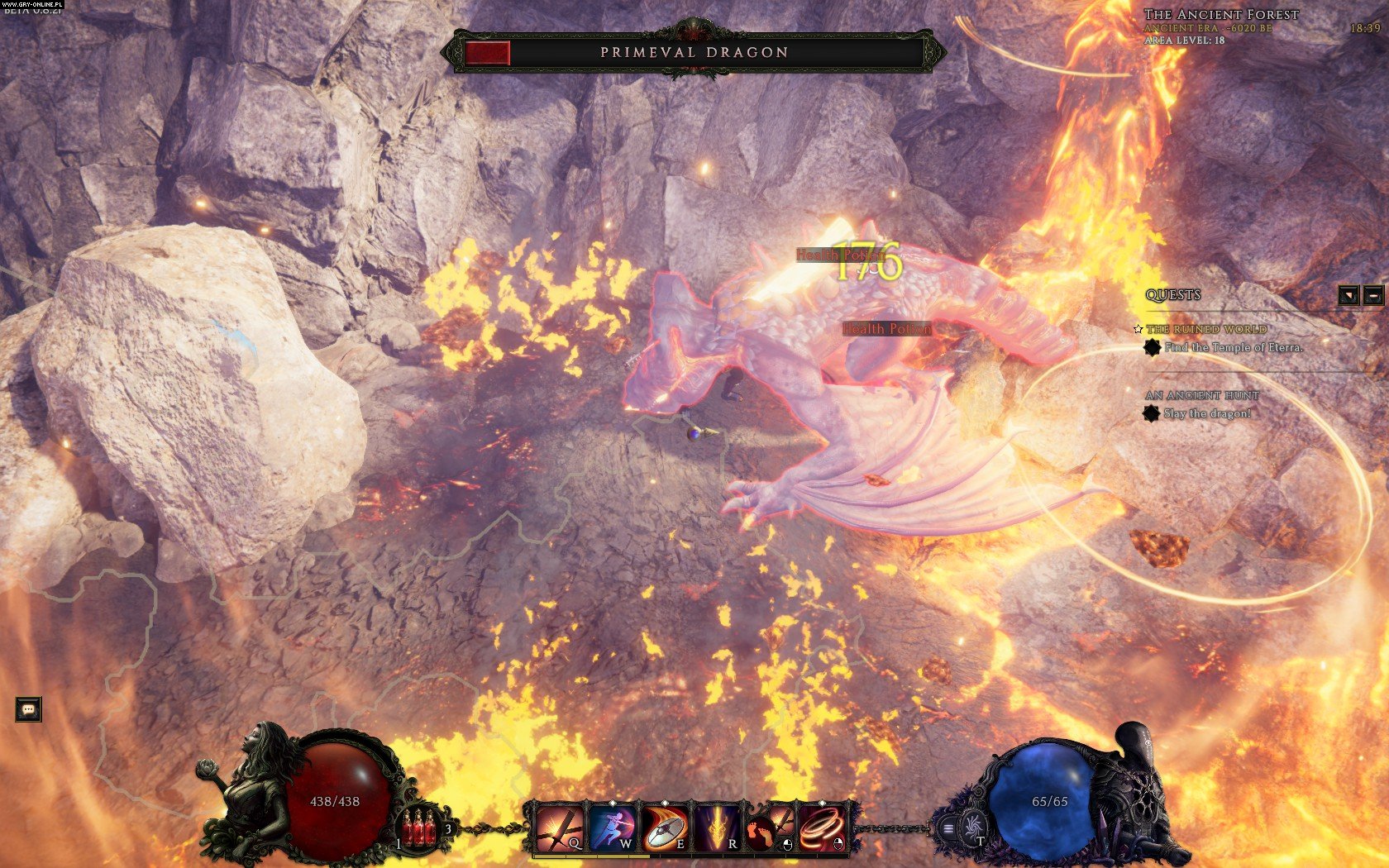This screenshot has height=868, width=1389.
Task: Open the three-line menu button
Action: [948, 828]
